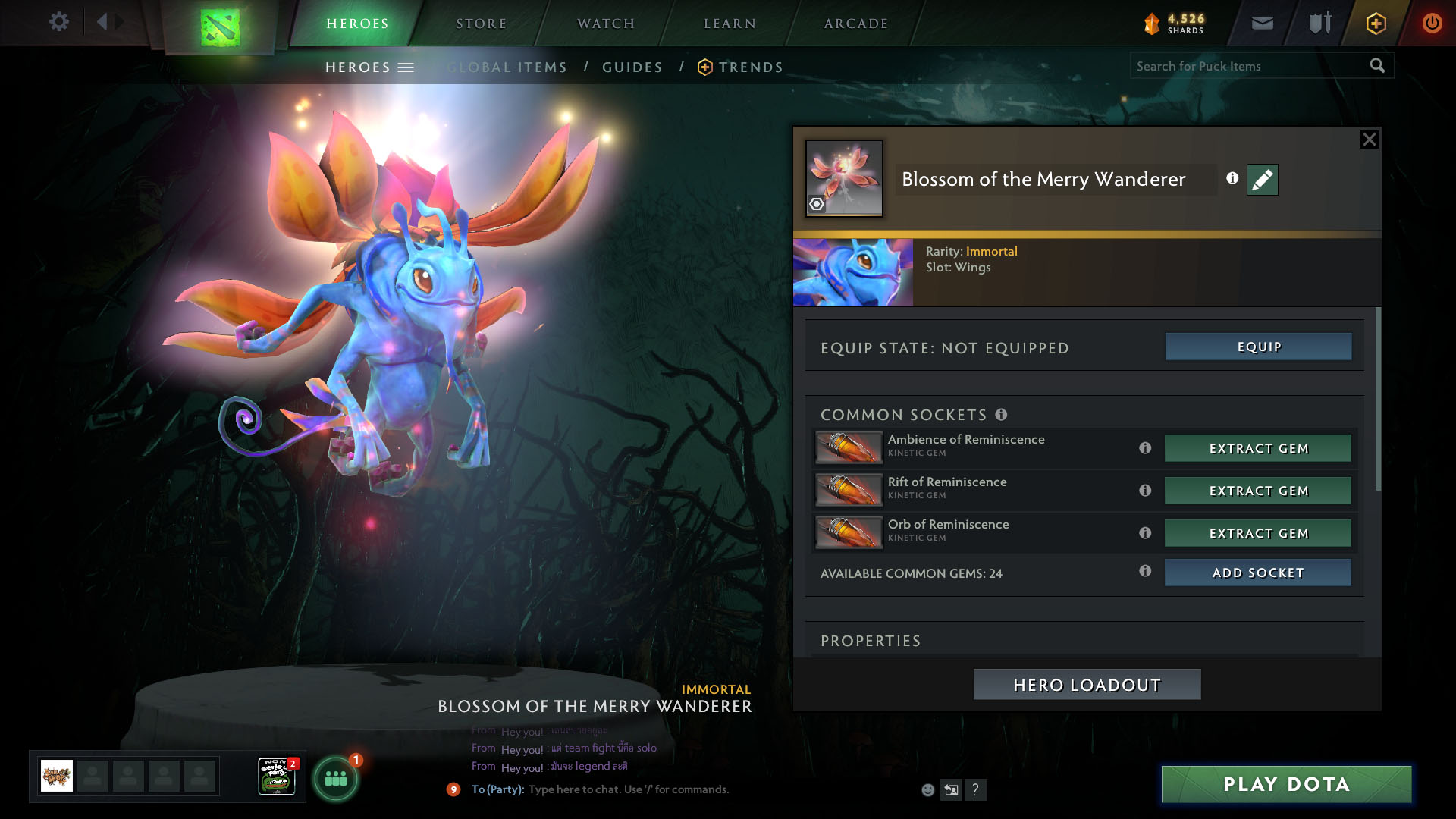1456x819 pixels.
Task: Extract the Orb of Reminiscence gem
Action: pyautogui.click(x=1258, y=533)
